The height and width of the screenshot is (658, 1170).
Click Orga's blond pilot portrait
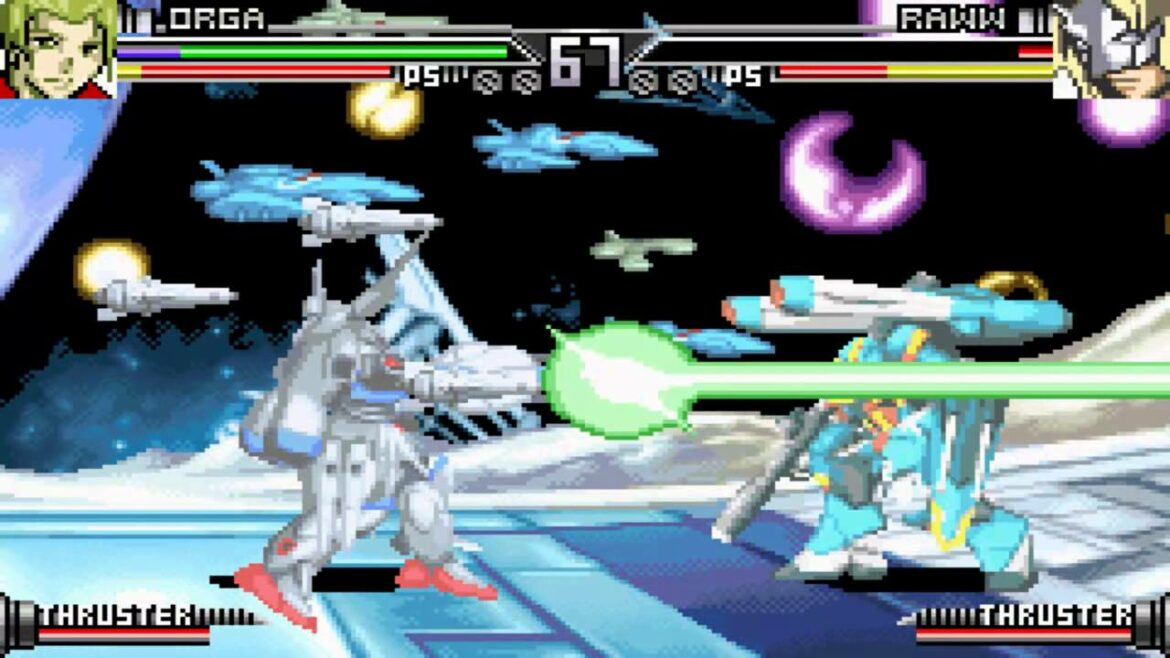point(57,48)
